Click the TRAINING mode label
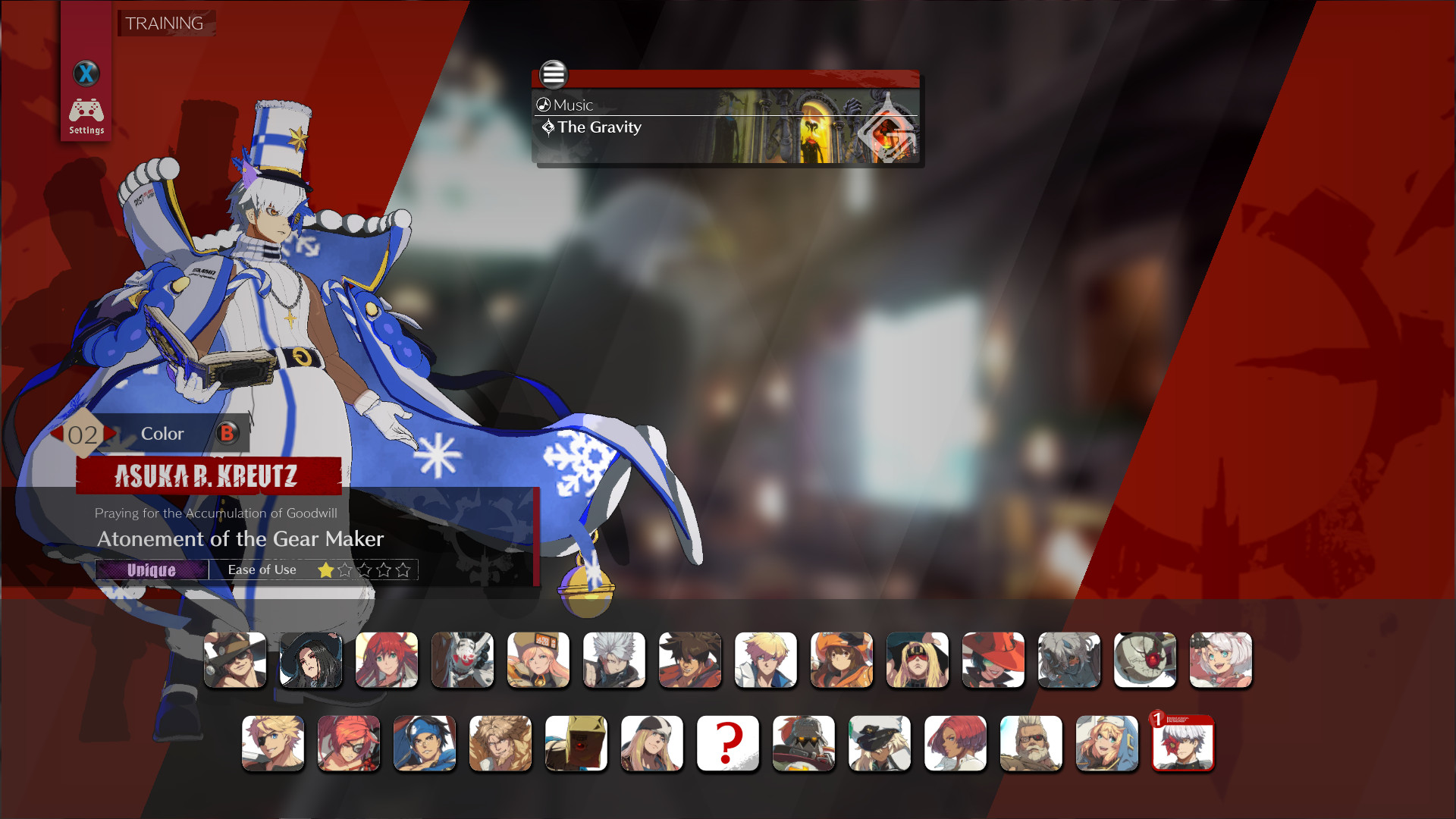1456x819 pixels. [x=165, y=23]
